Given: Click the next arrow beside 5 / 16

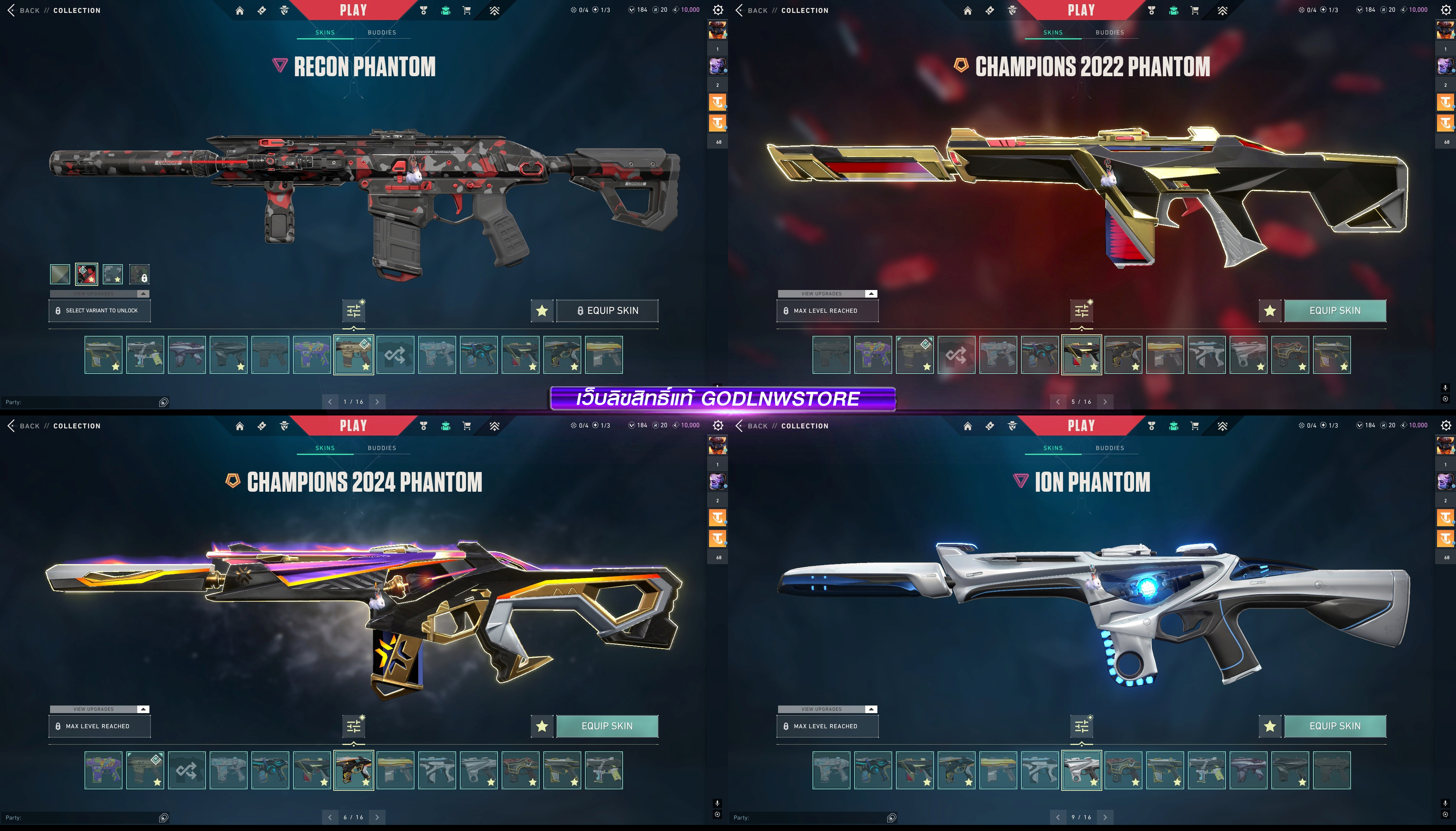Looking at the screenshot, I should (x=1105, y=402).
